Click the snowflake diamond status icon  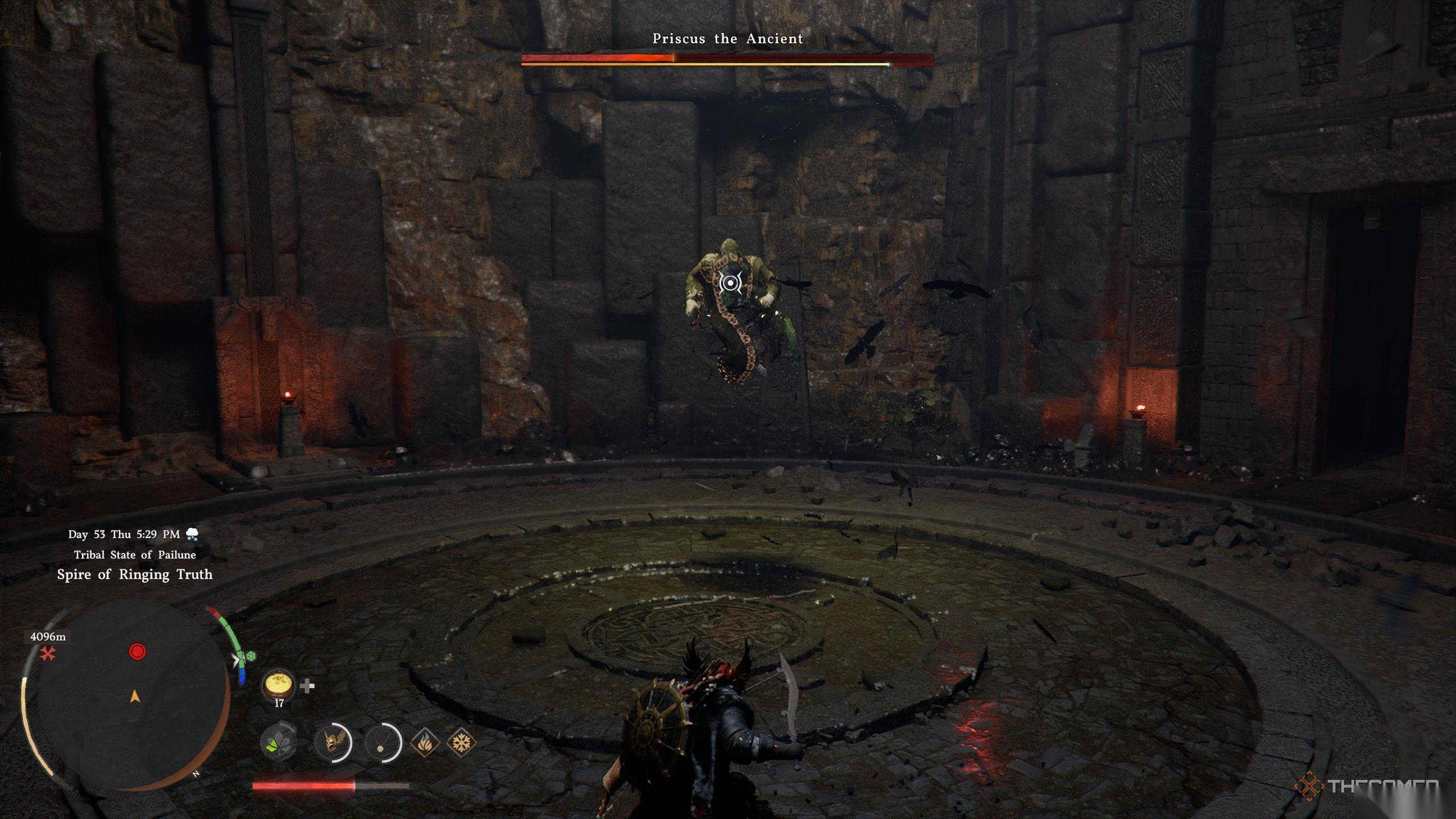pos(461,742)
